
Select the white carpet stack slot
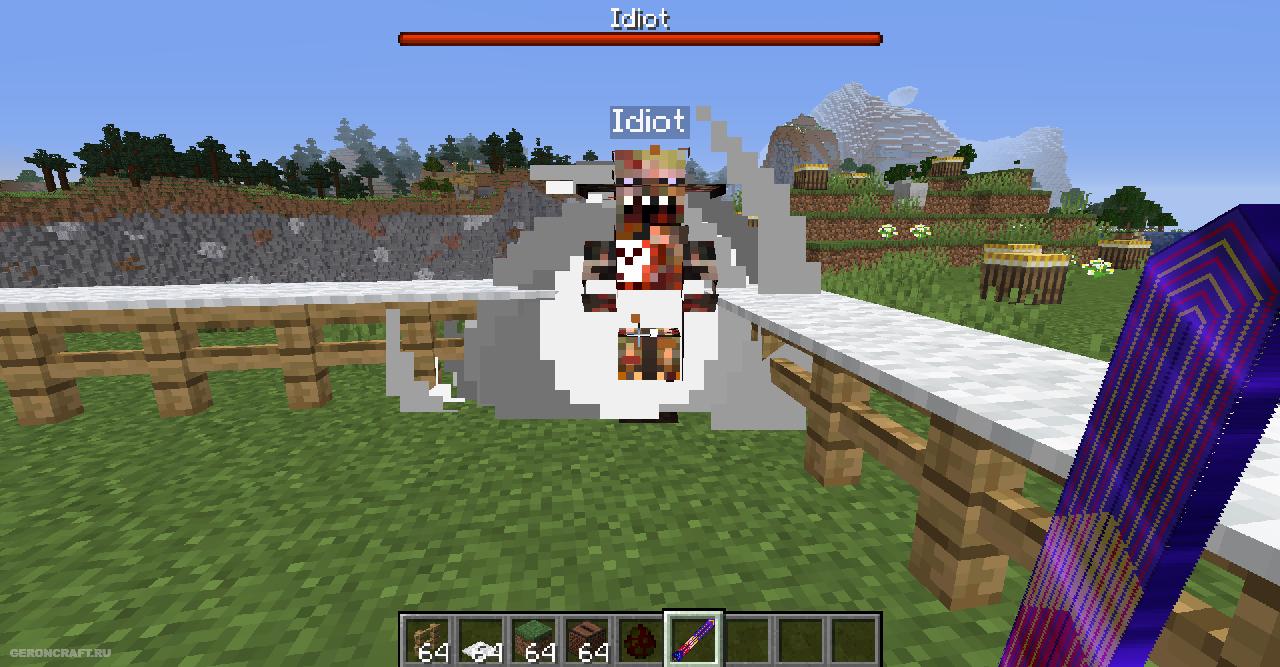point(479,639)
